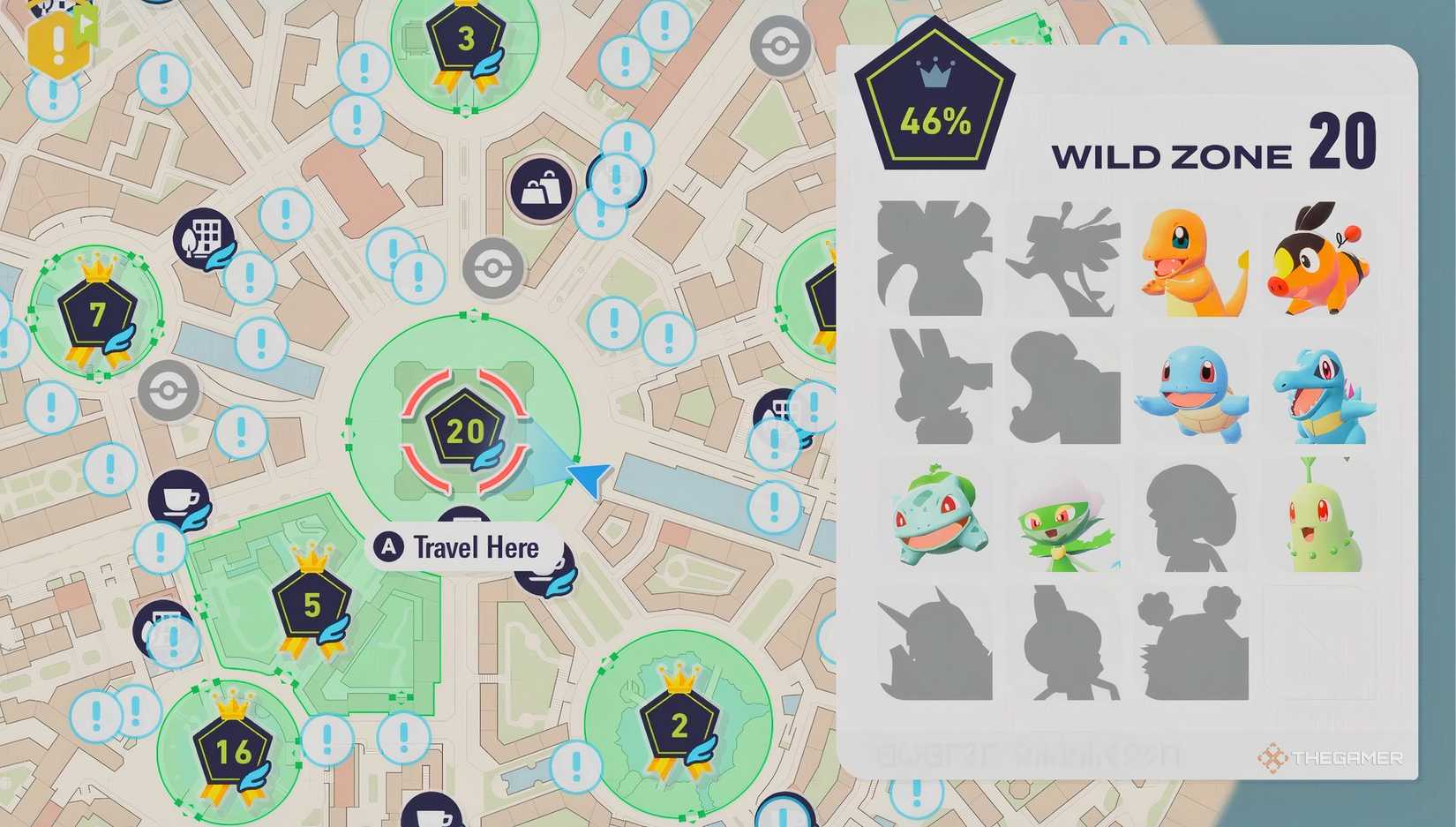Choose the Tepig entry in the panel
1456x827 pixels.
[1317, 259]
